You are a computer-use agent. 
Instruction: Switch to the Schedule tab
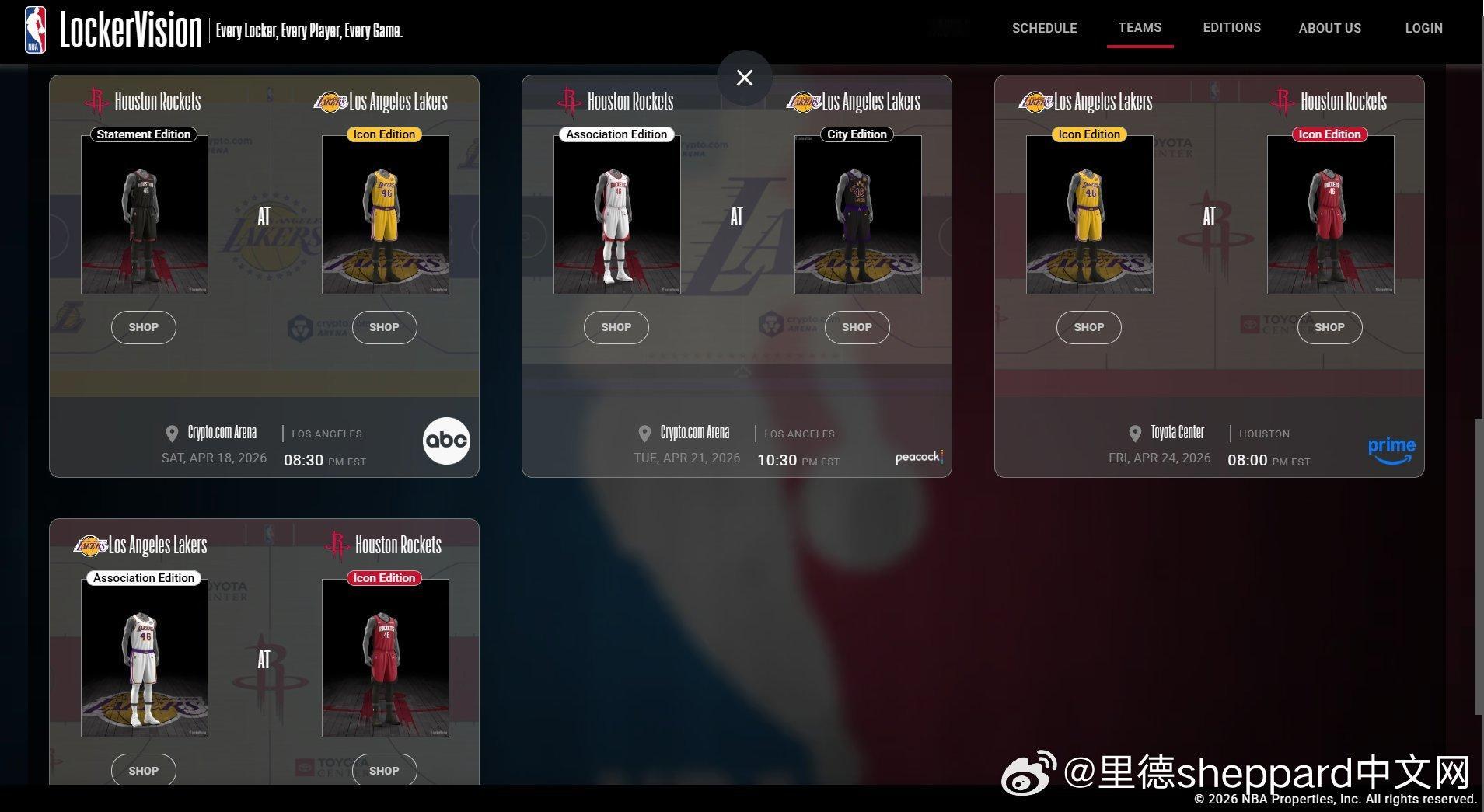(x=1044, y=28)
